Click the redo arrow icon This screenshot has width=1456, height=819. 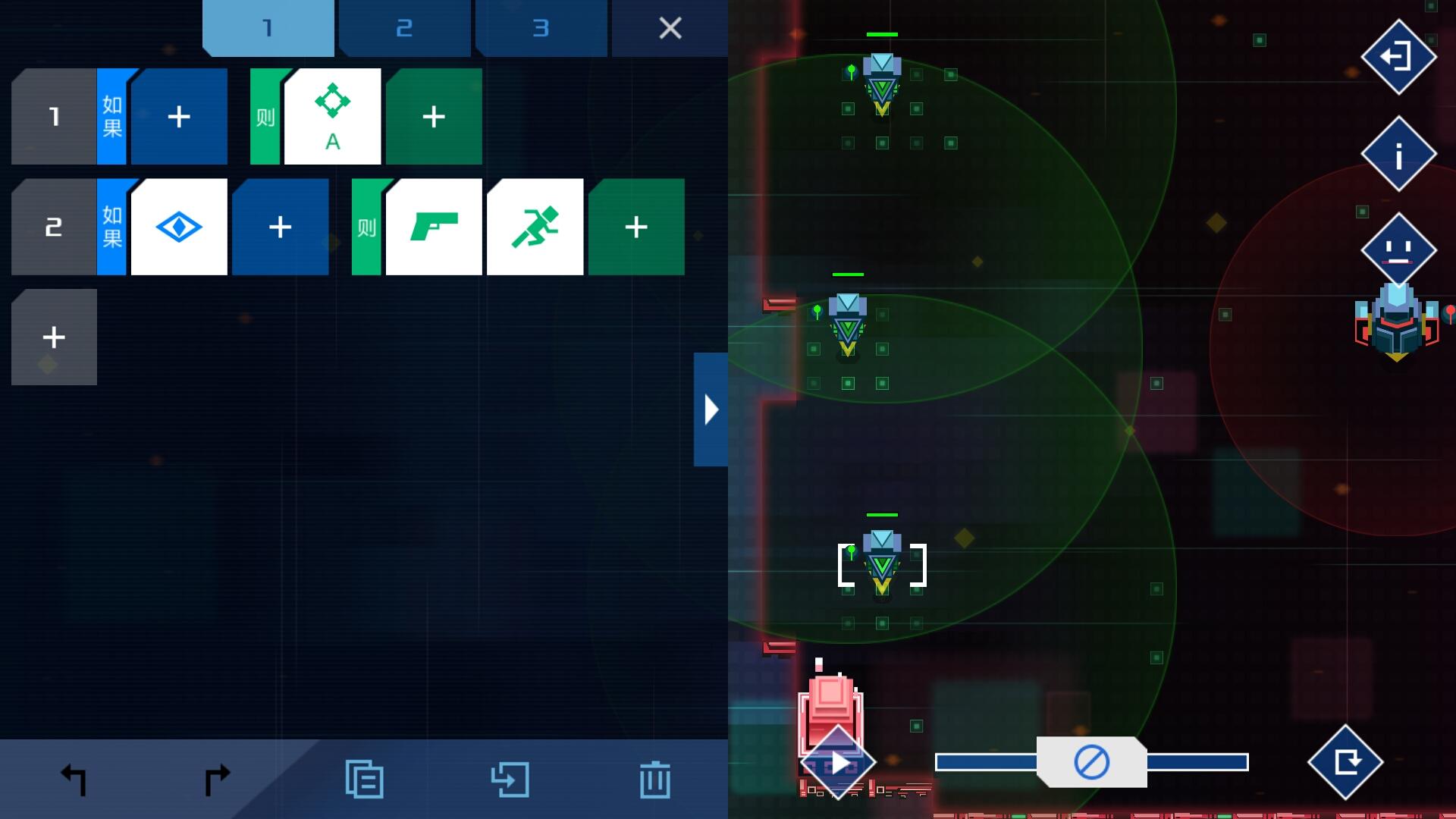(x=217, y=778)
